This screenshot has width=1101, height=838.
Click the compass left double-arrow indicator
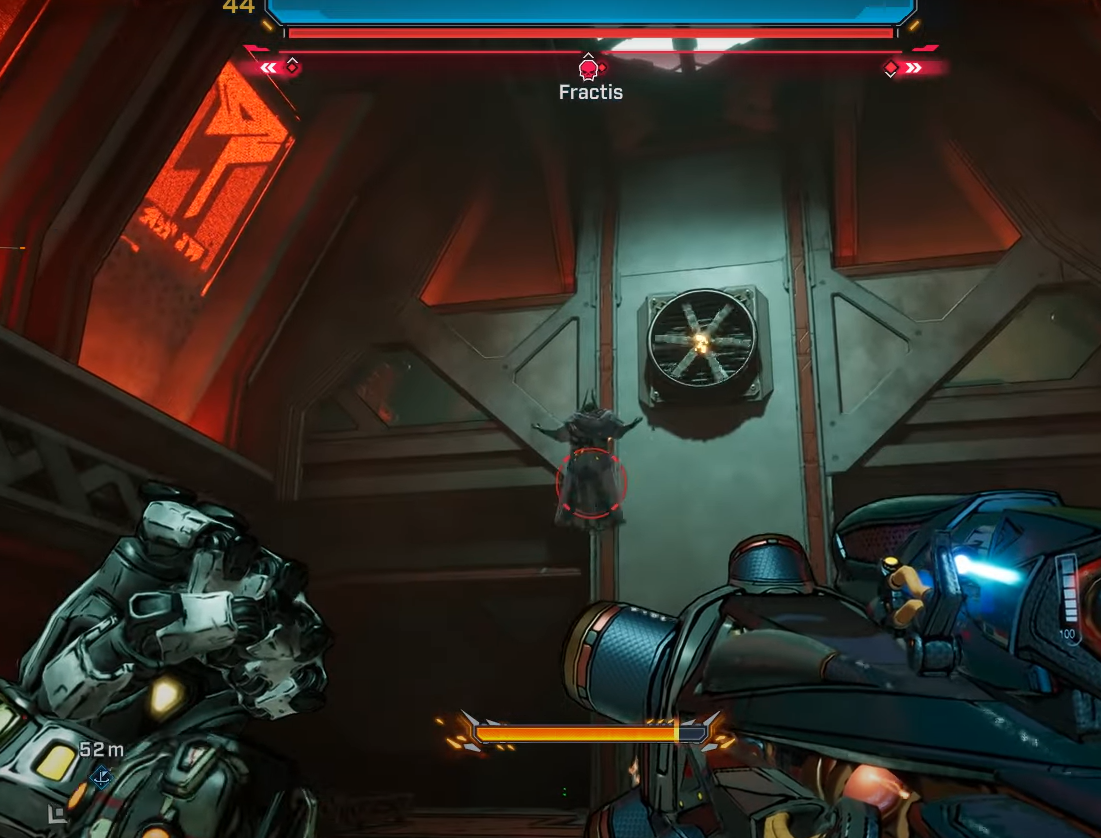(268, 68)
